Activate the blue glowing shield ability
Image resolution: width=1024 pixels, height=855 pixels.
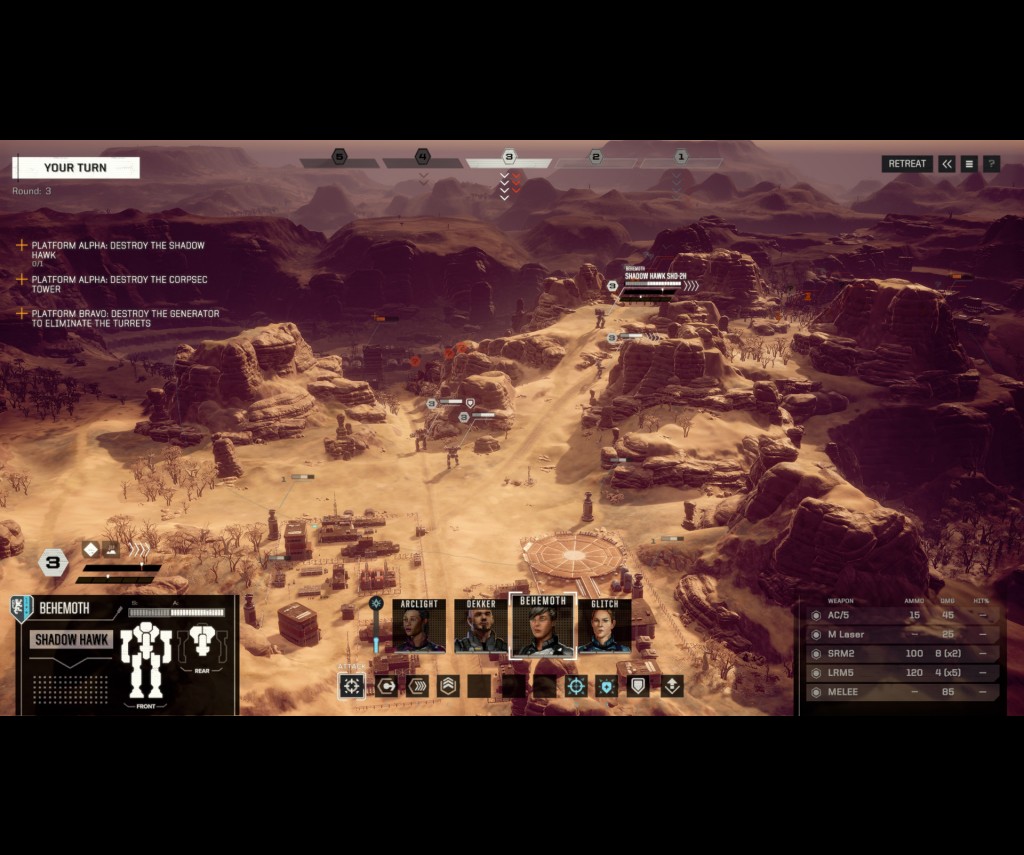pos(608,686)
